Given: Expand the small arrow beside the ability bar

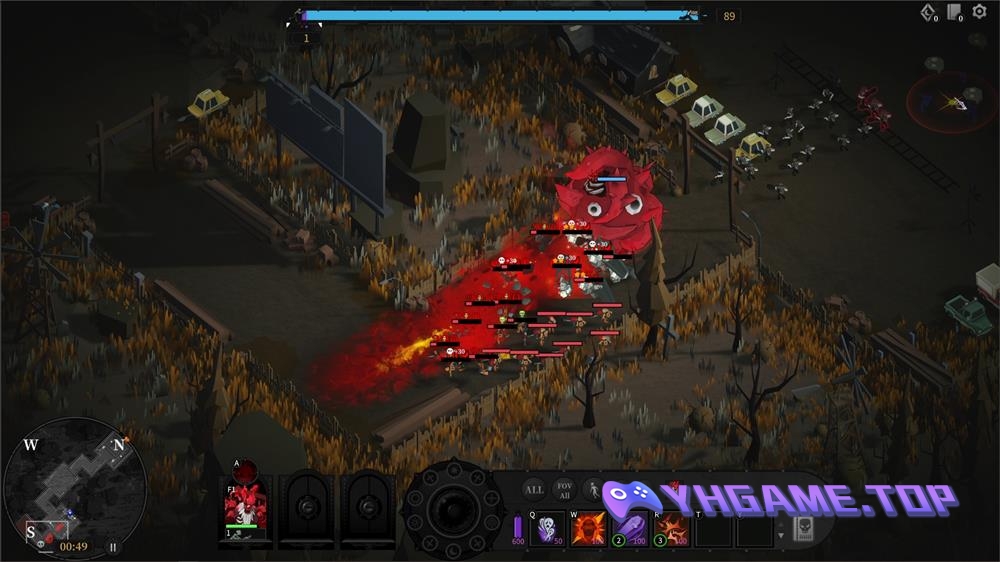Looking at the screenshot, I should click(x=781, y=535).
